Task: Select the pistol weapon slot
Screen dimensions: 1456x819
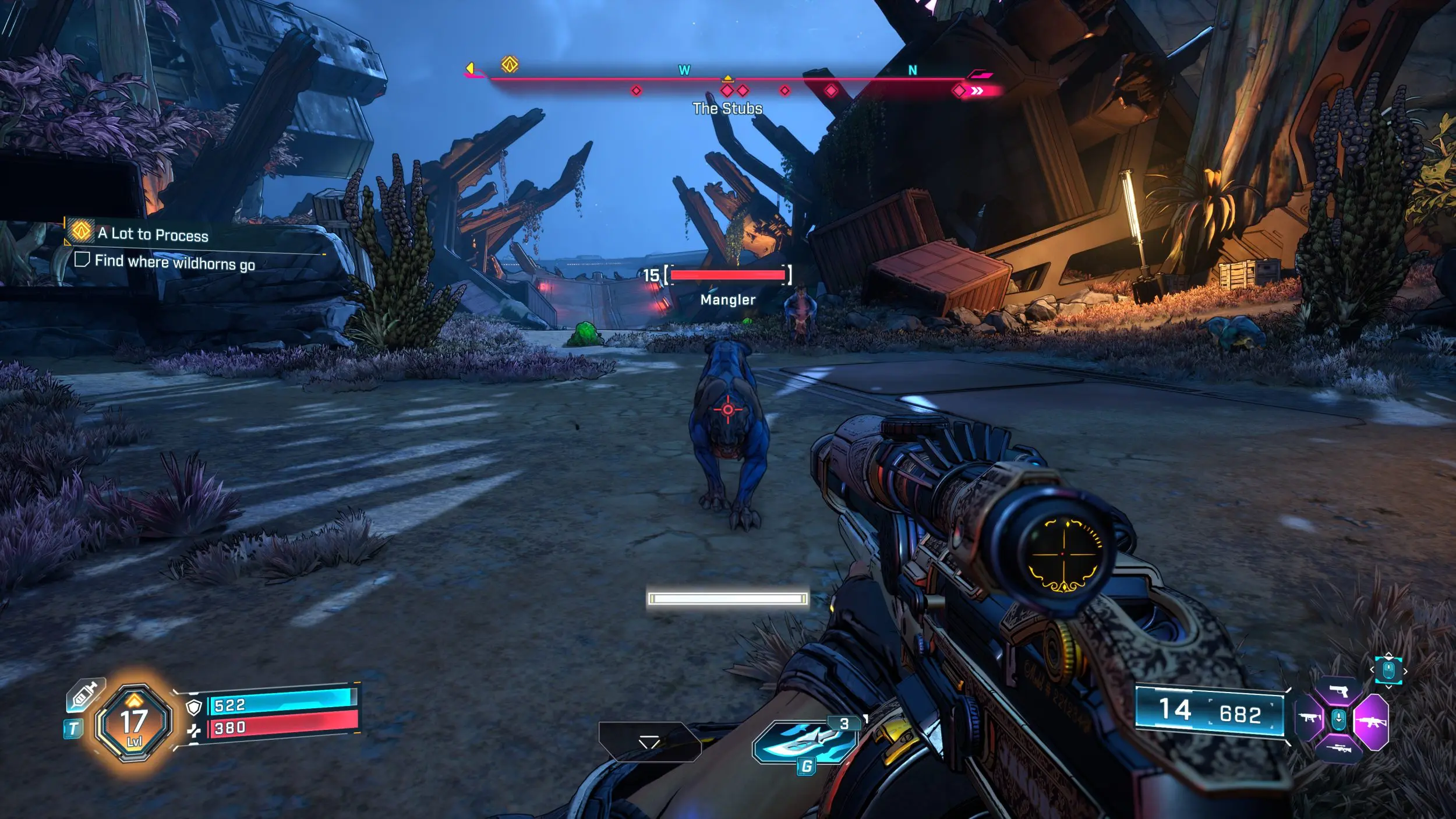Action: pos(1338,691)
